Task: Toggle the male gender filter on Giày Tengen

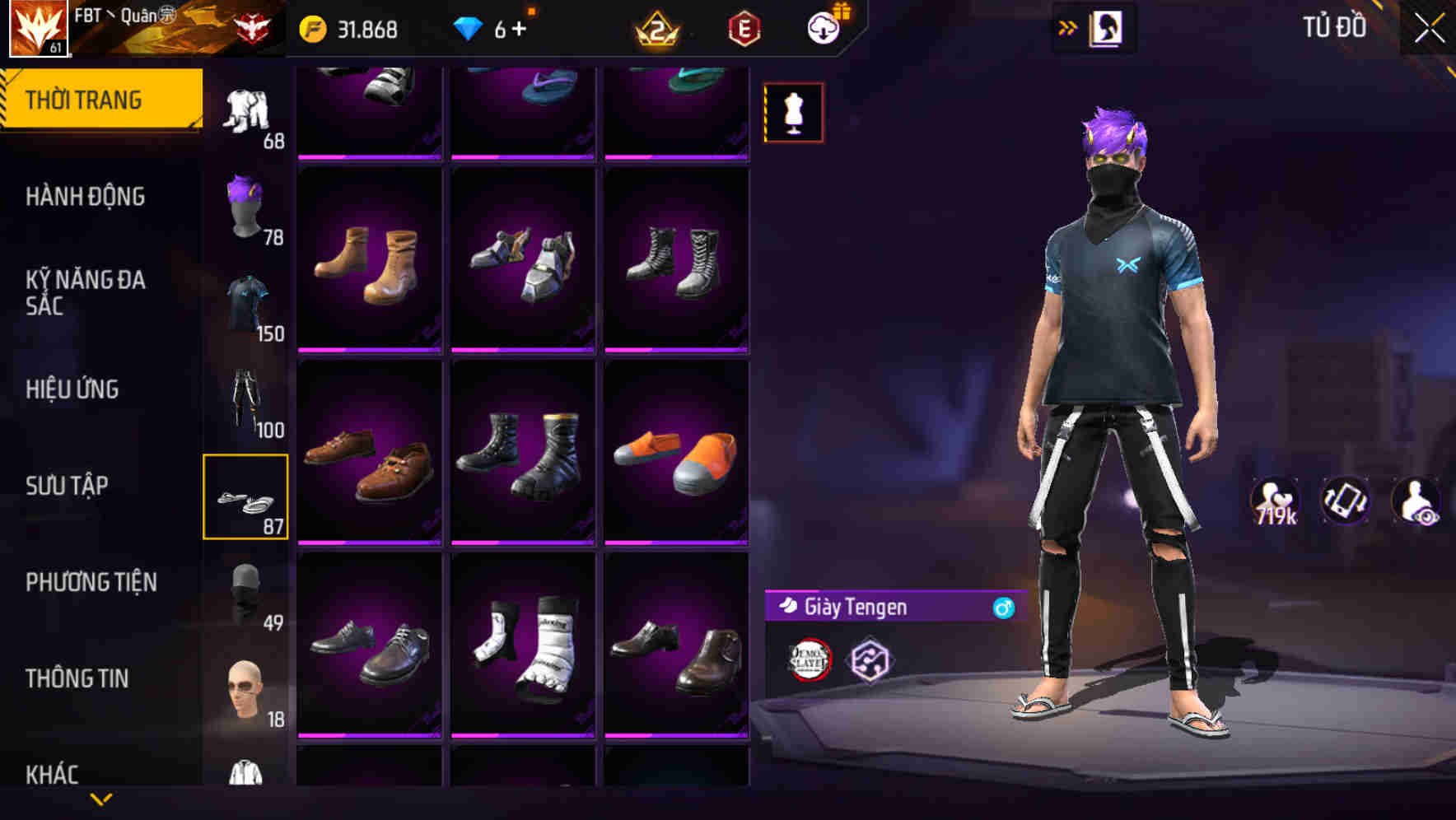Action: point(1002,609)
